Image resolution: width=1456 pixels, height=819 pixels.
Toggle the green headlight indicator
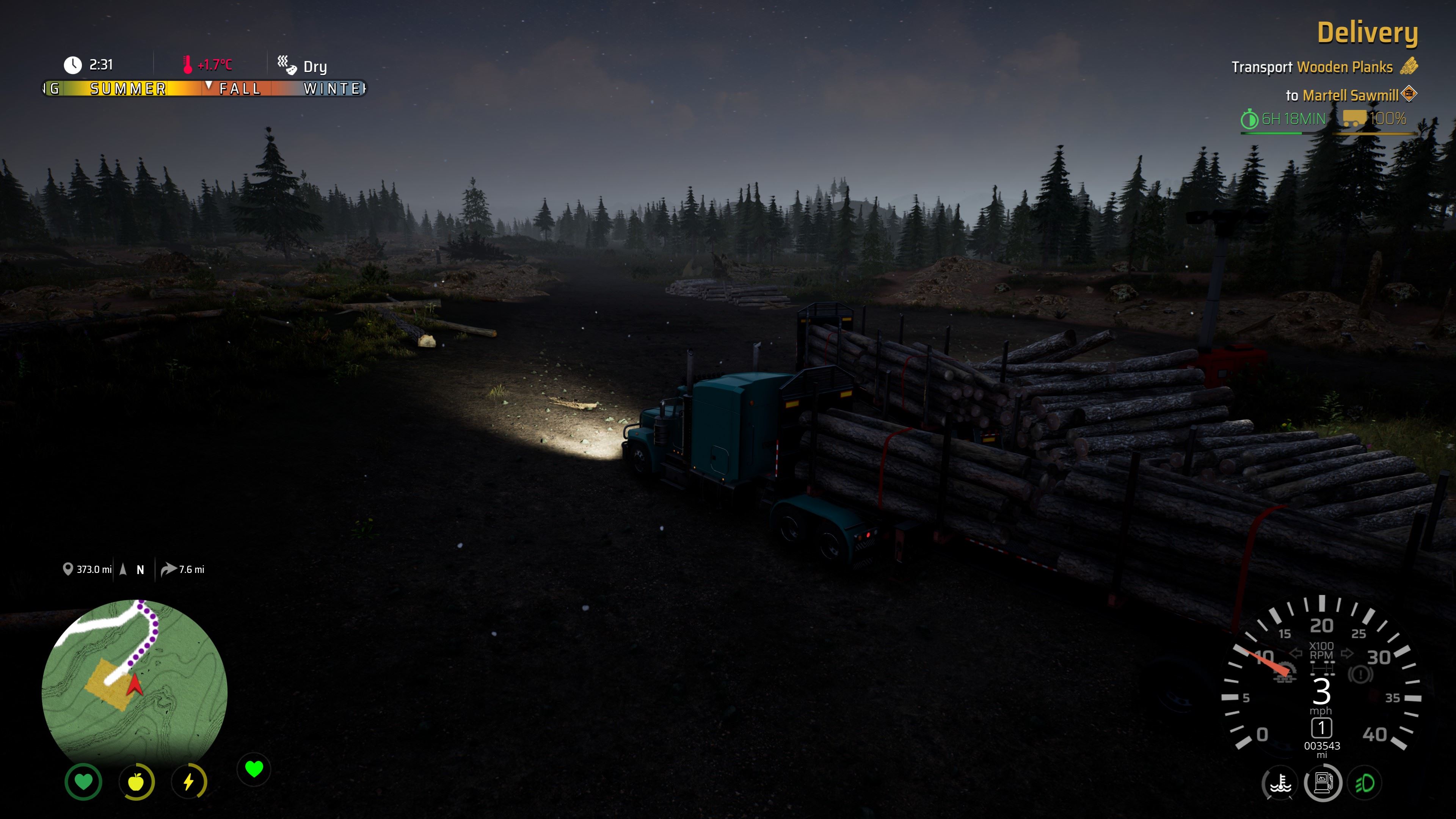[1365, 783]
